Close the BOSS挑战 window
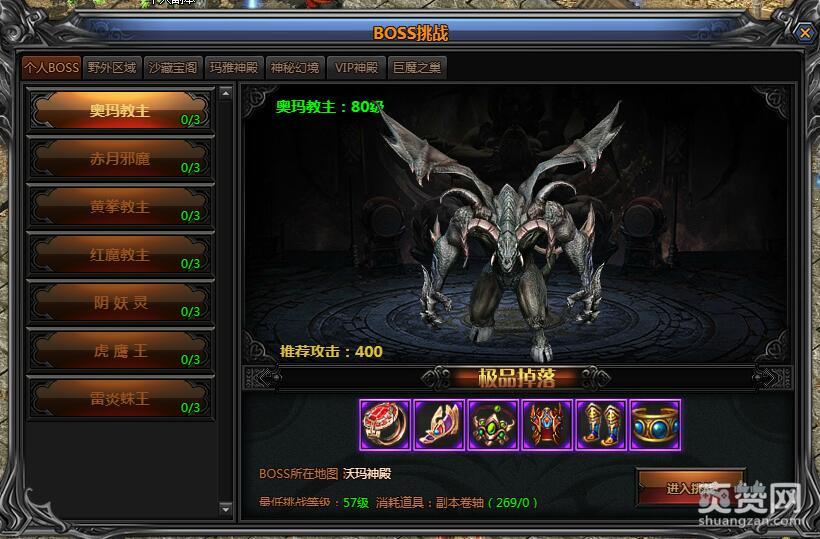820x539 pixels. pos(804,32)
